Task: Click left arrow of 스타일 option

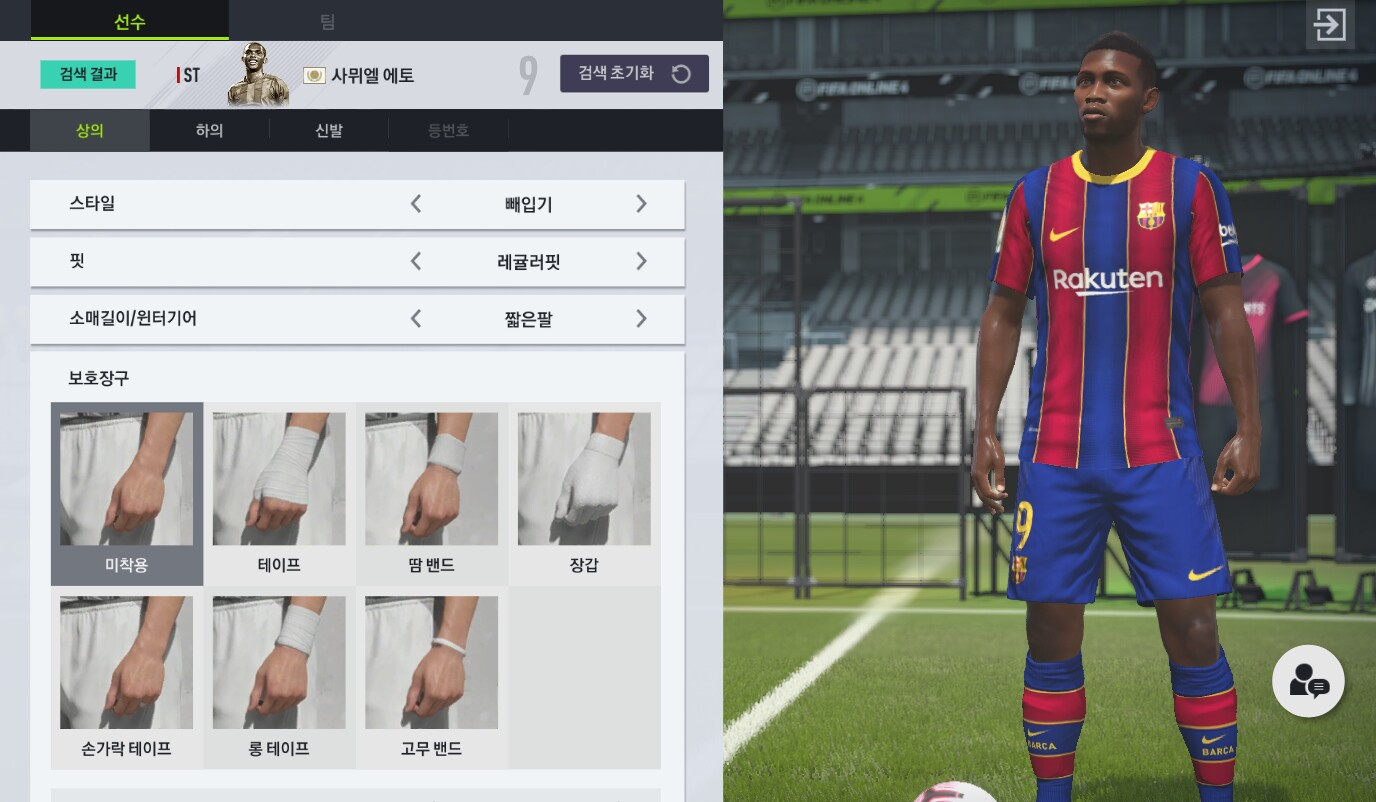Action: click(416, 204)
